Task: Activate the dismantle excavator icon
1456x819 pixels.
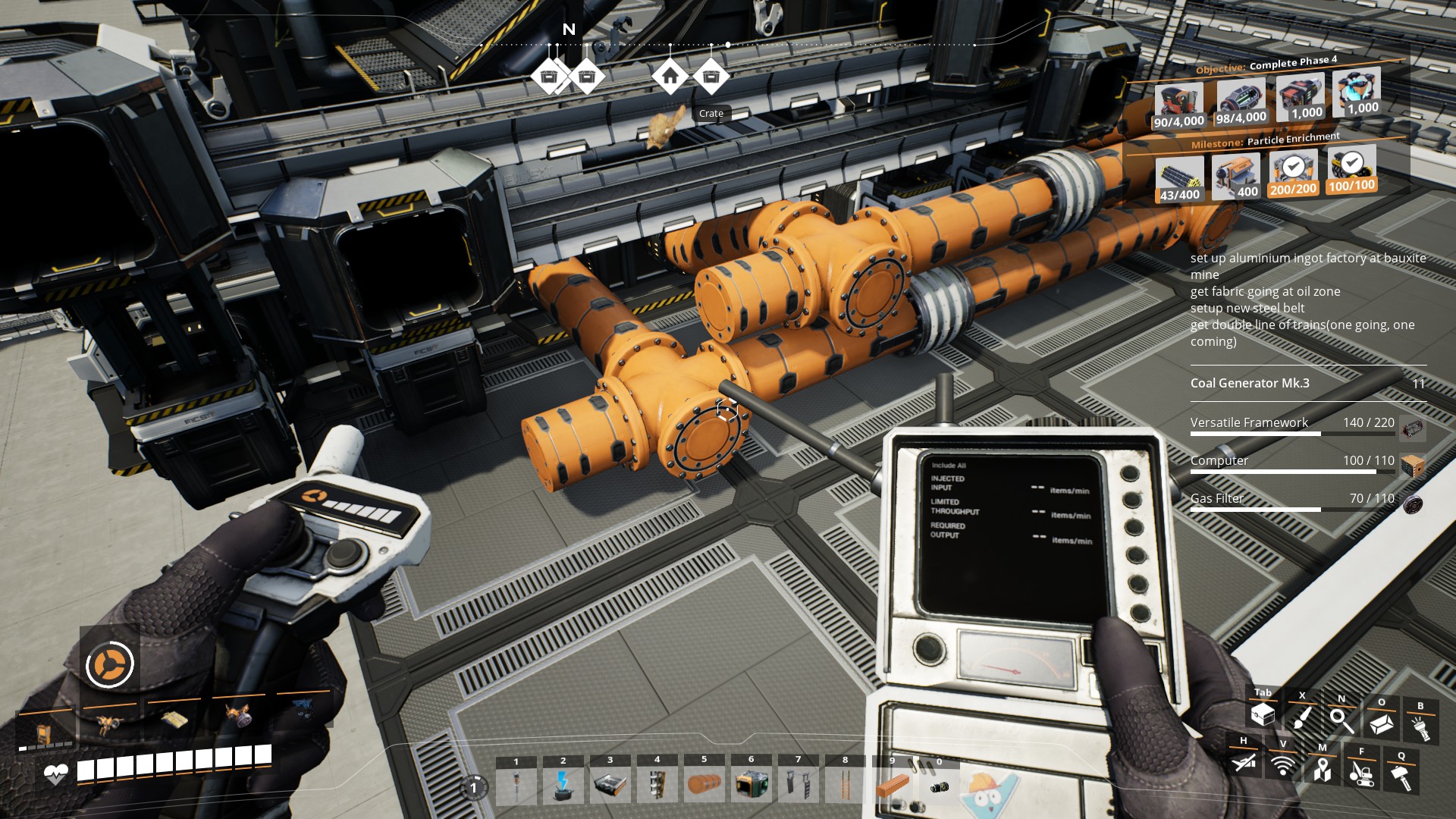Action: click(1363, 773)
